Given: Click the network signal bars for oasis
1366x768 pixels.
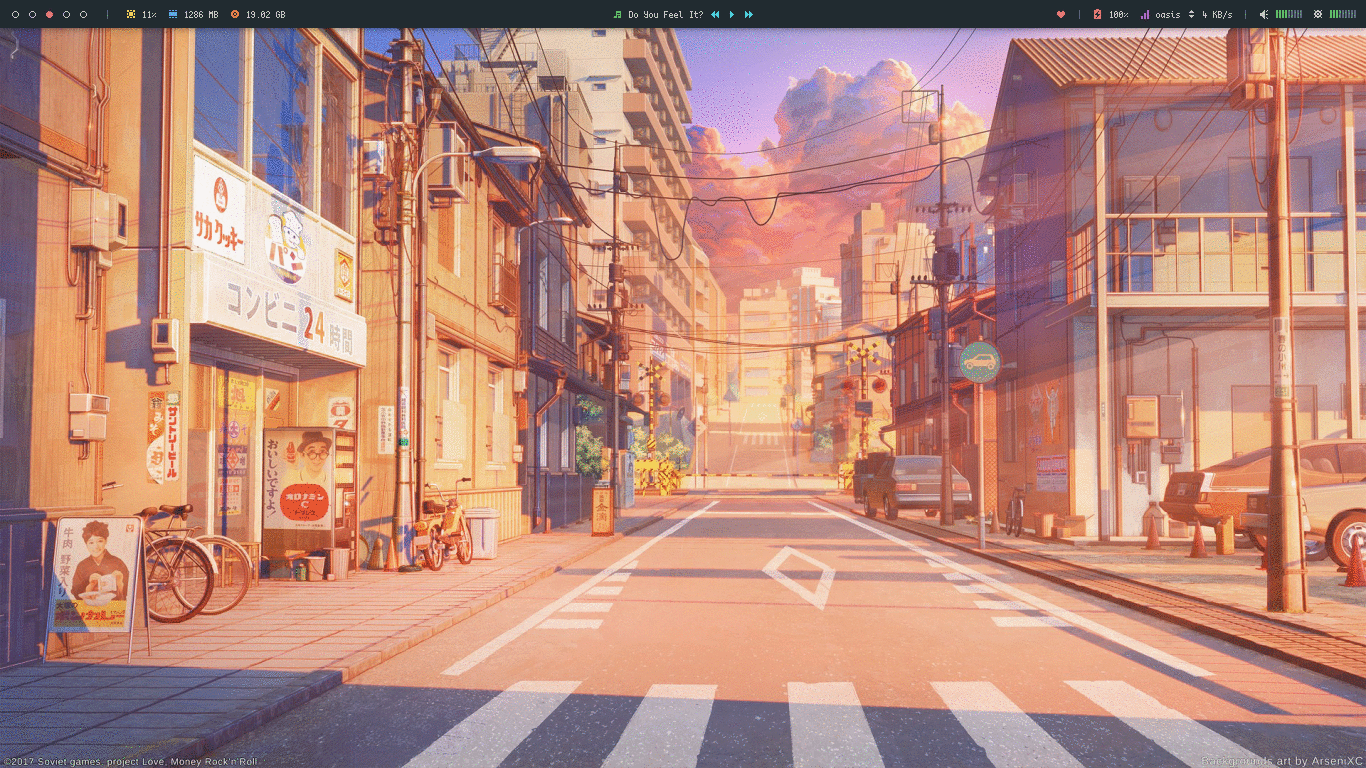Looking at the screenshot, I should click(x=1147, y=14).
